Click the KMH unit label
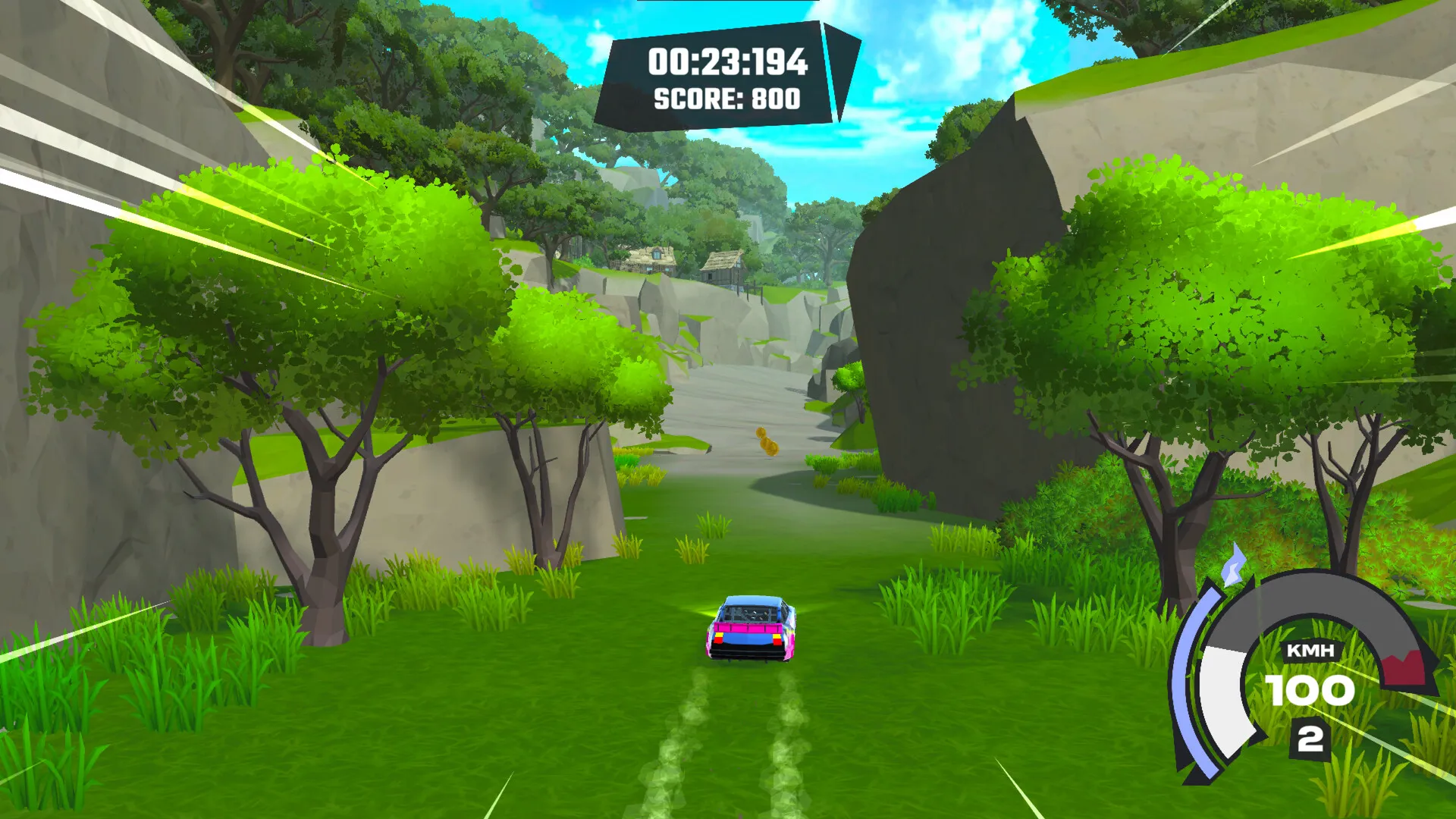 tap(1311, 651)
